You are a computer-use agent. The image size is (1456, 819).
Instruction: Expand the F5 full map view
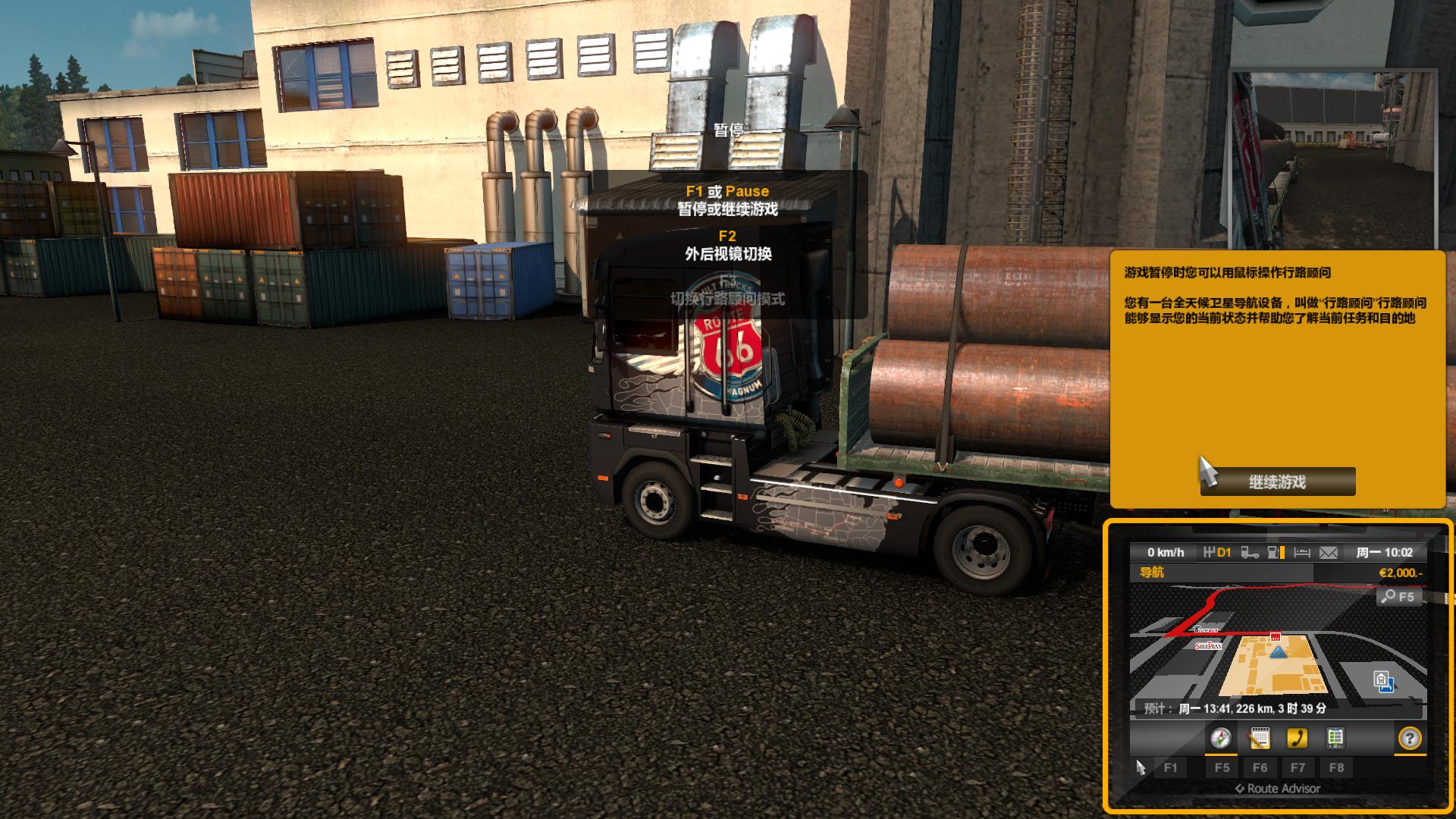click(x=1222, y=767)
